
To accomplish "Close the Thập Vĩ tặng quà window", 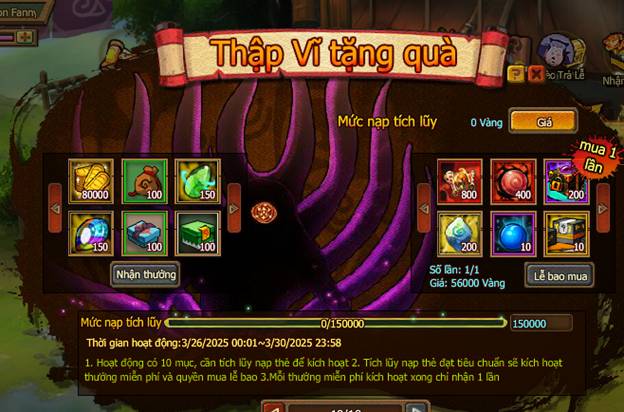I will [x=536, y=74].
